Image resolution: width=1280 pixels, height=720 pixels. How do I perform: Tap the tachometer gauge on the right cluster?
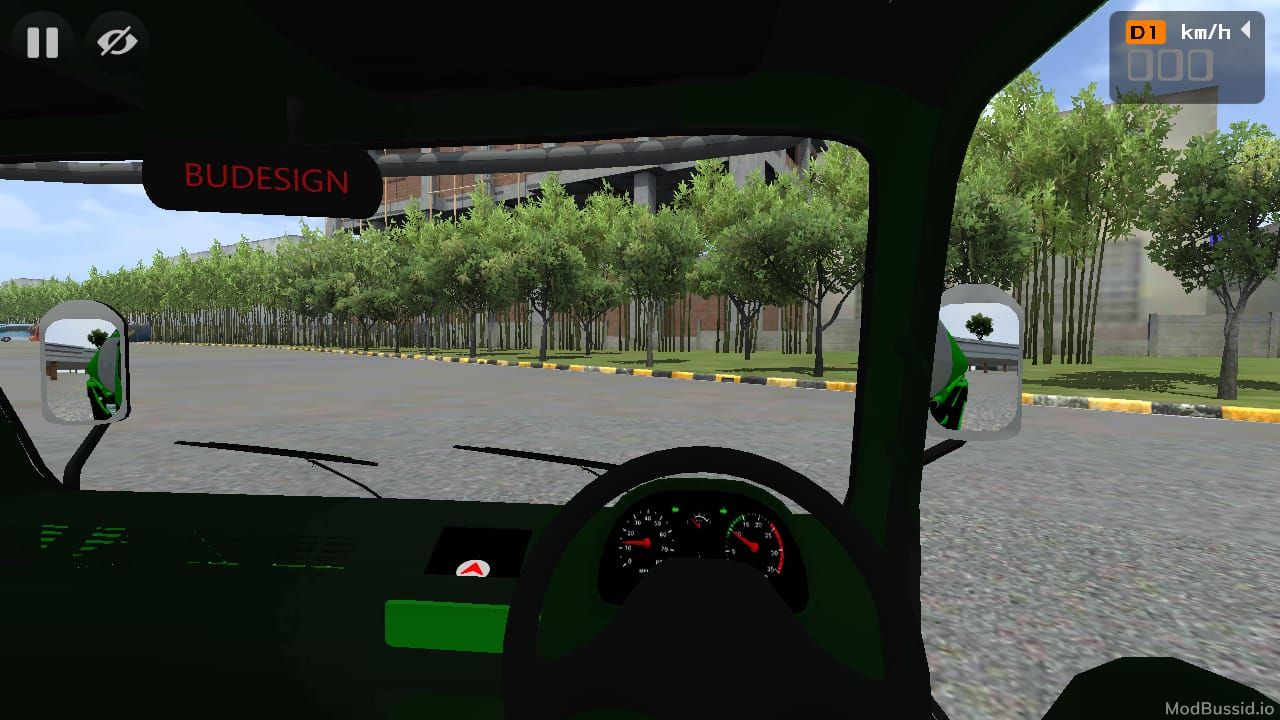753,547
